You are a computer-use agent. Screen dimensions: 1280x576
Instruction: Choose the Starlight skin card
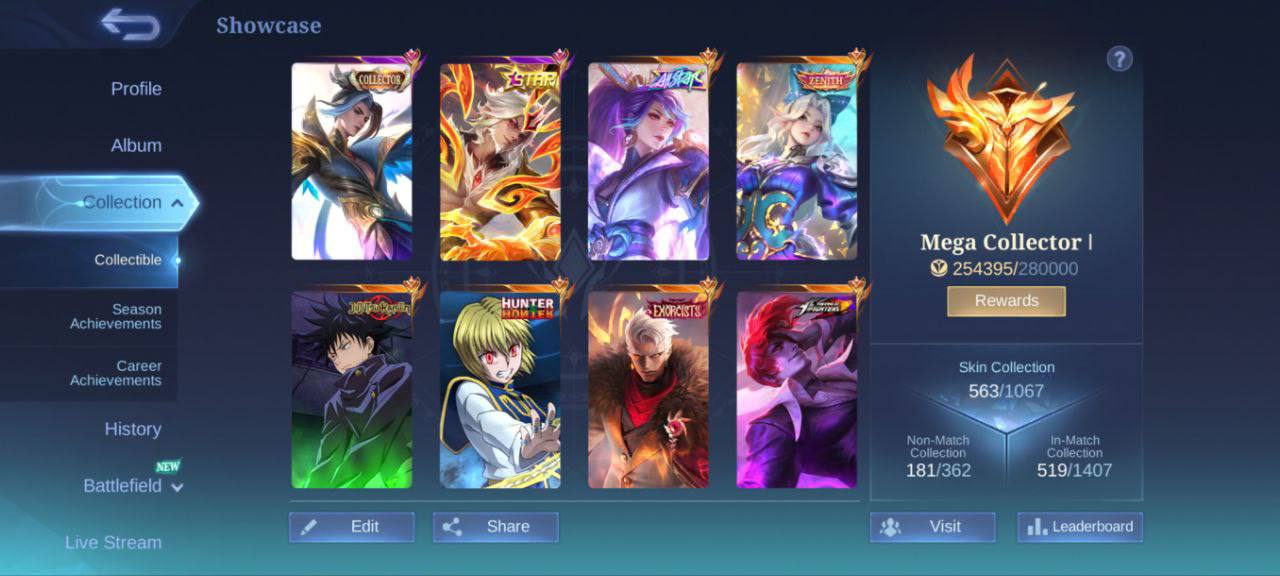pos(500,162)
